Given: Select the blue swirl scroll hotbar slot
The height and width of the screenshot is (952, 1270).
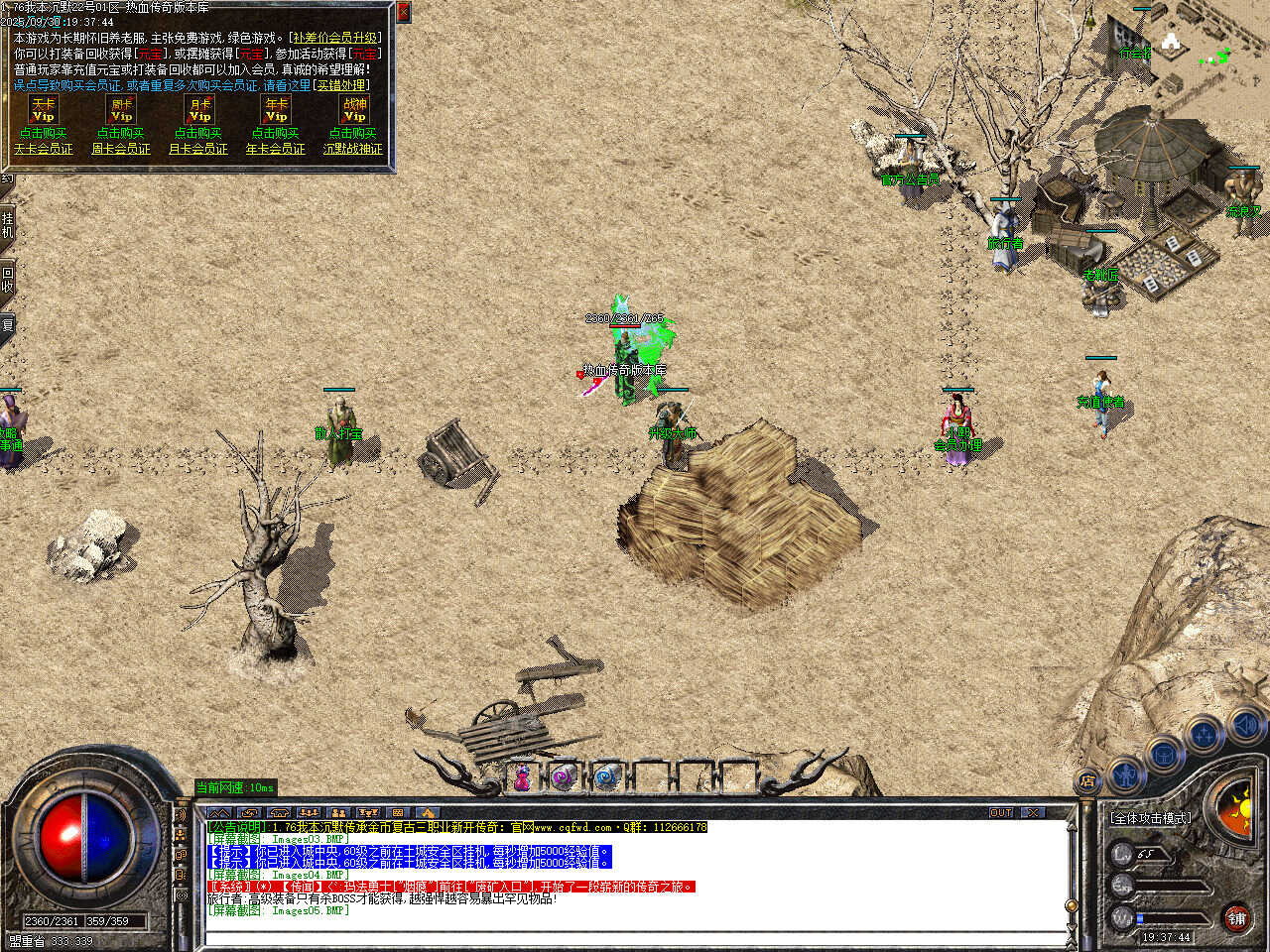Looking at the screenshot, I should coord(606,777).
